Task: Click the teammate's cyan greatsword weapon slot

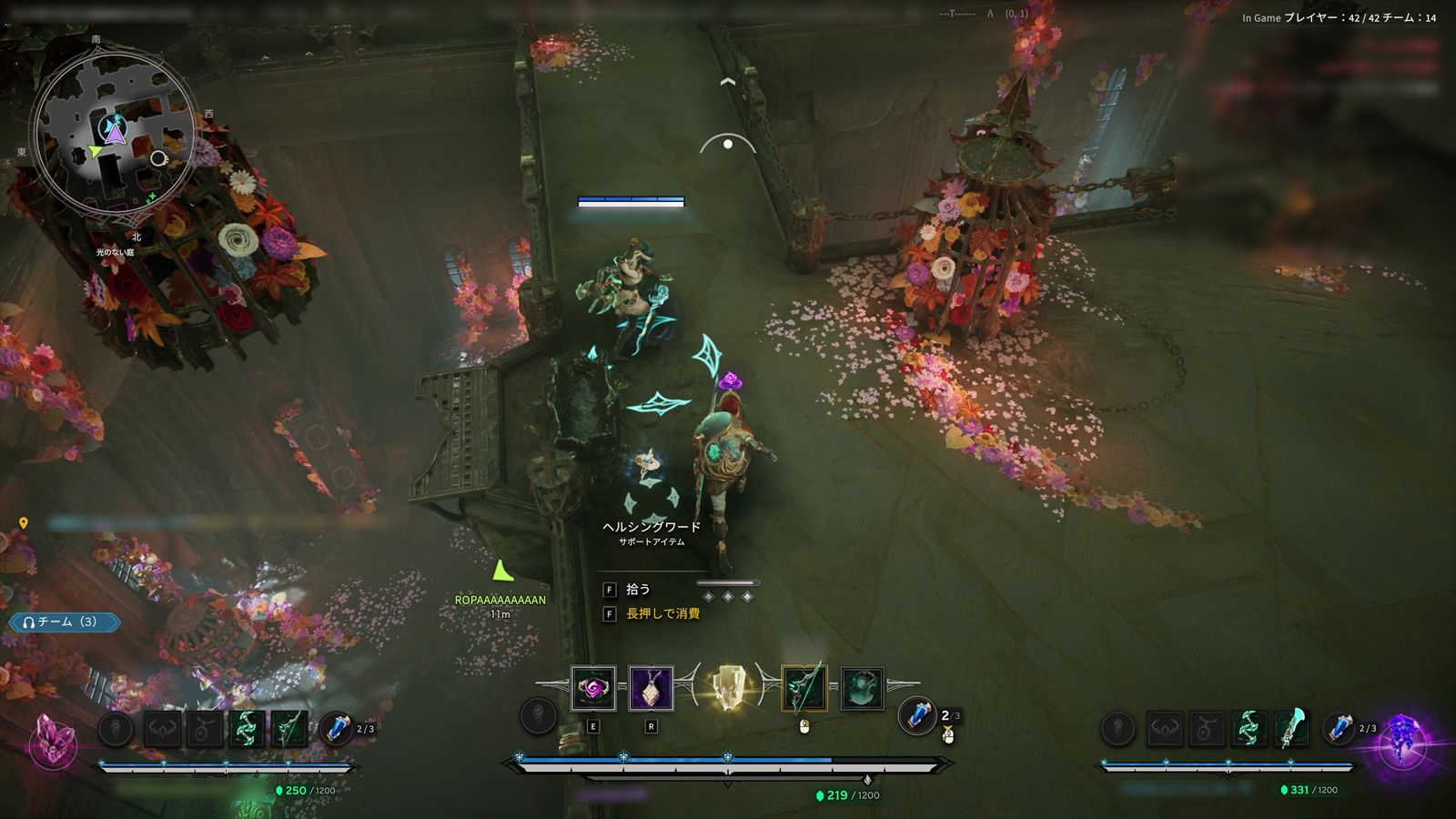Action: coord(1290,729)
